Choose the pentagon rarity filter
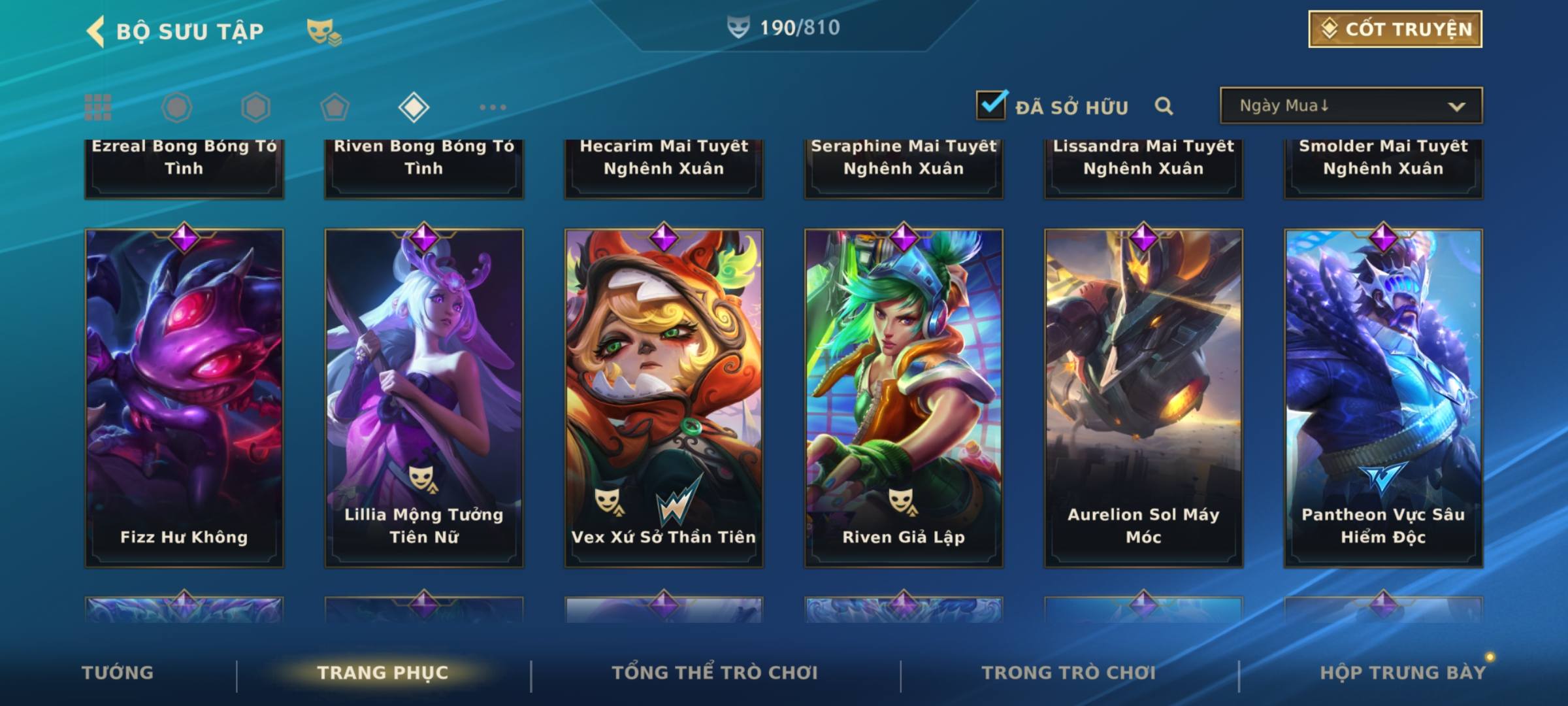Viewport: 1568px width, 706px height. tap(335, 107)
